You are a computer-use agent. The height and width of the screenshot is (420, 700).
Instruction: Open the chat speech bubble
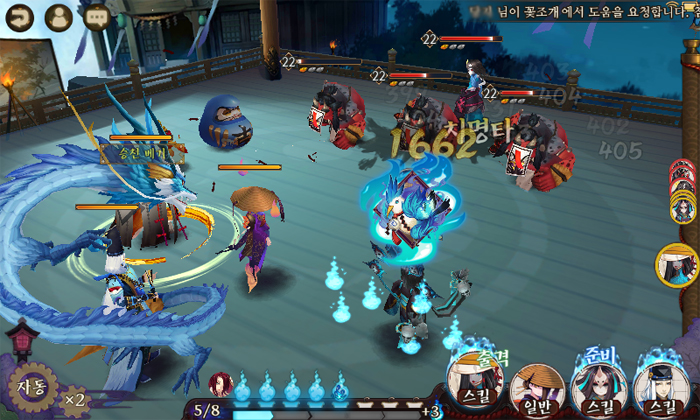click(x=97, y=17)
